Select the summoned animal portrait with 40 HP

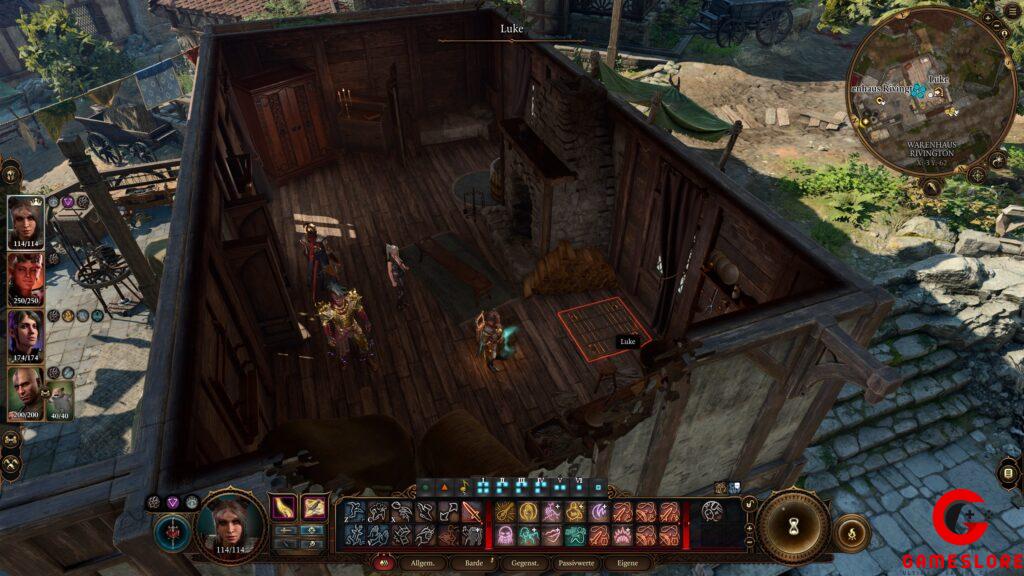(x=60, y=398)
